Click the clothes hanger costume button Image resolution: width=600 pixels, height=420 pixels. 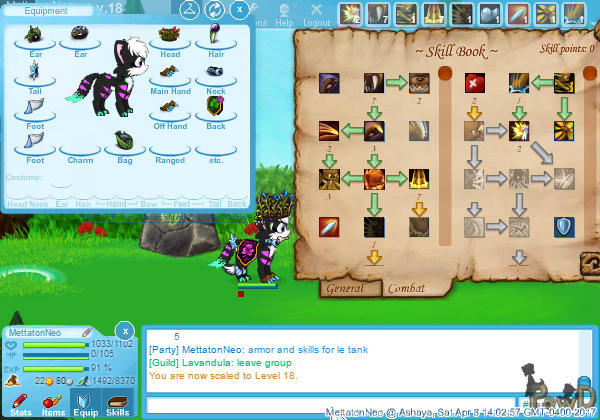tap(191, 9)
